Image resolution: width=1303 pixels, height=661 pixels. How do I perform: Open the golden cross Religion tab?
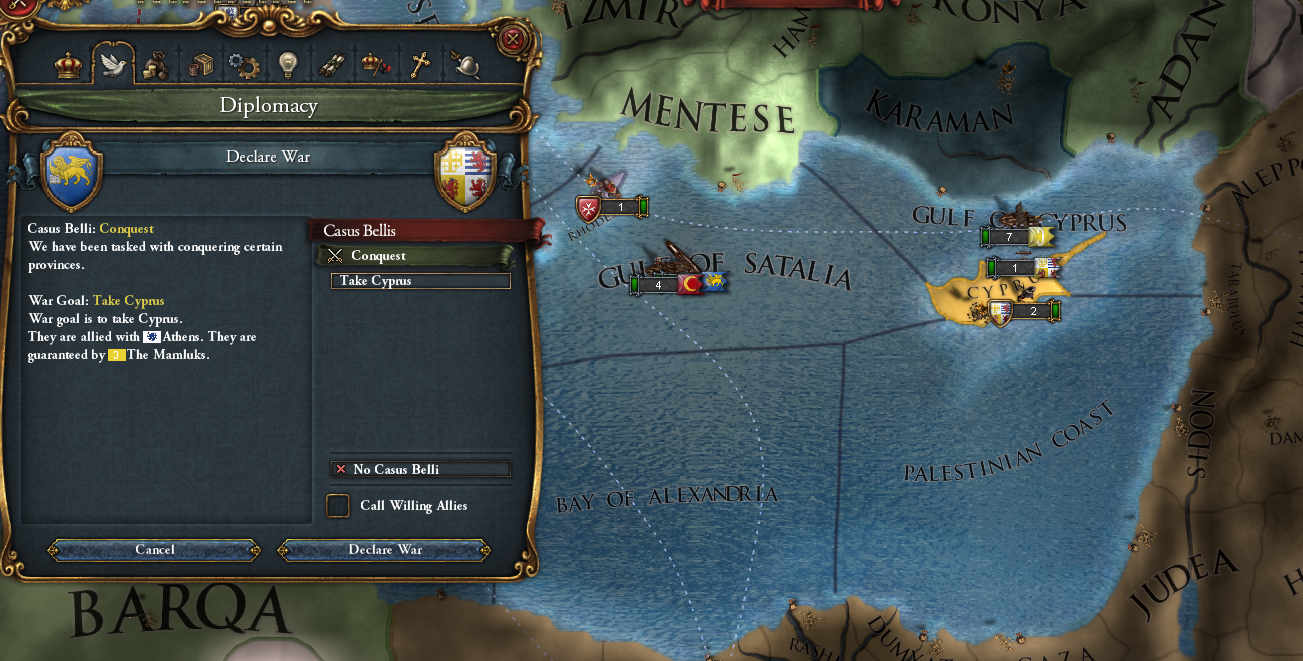tap(420, 65)
